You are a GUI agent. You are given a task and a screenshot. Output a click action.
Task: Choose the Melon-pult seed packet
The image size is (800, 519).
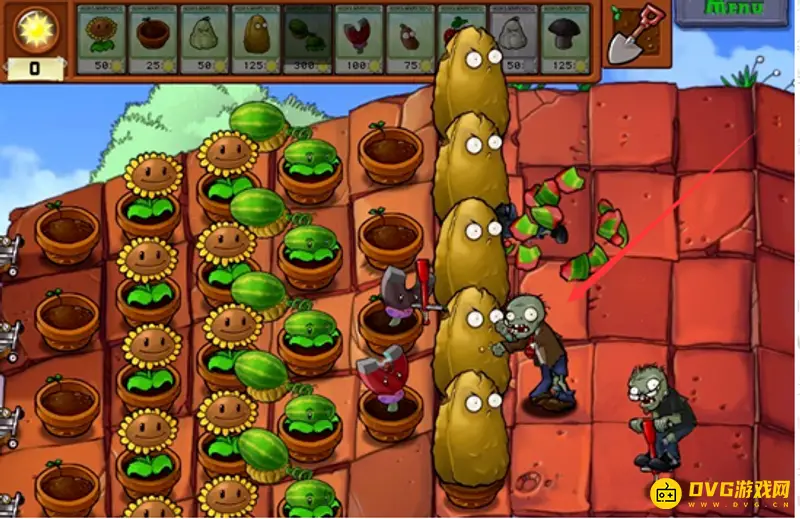pos(308,38)
